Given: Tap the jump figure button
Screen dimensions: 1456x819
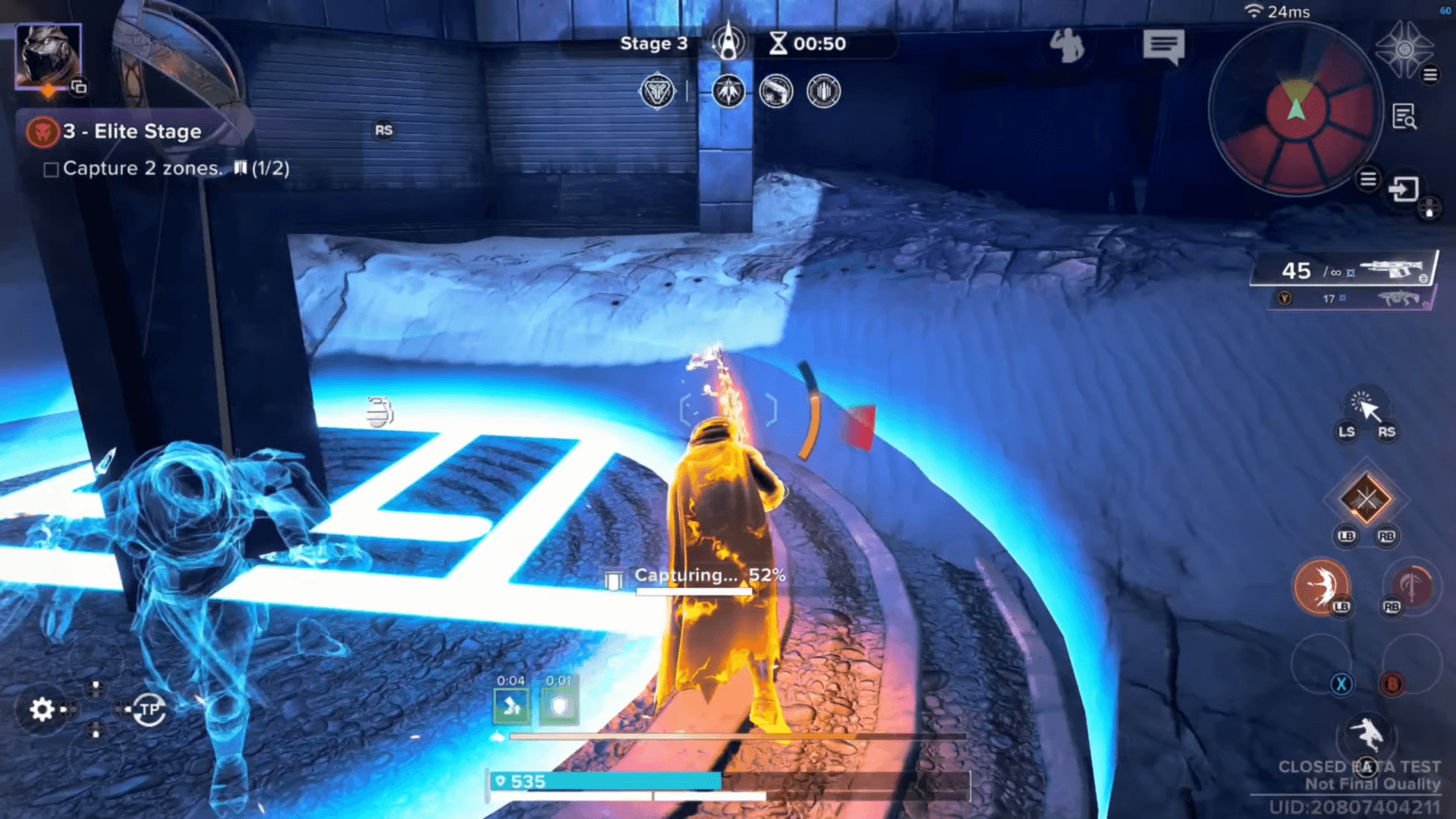Looking at the screenshot, I should tap(1366, 735).
